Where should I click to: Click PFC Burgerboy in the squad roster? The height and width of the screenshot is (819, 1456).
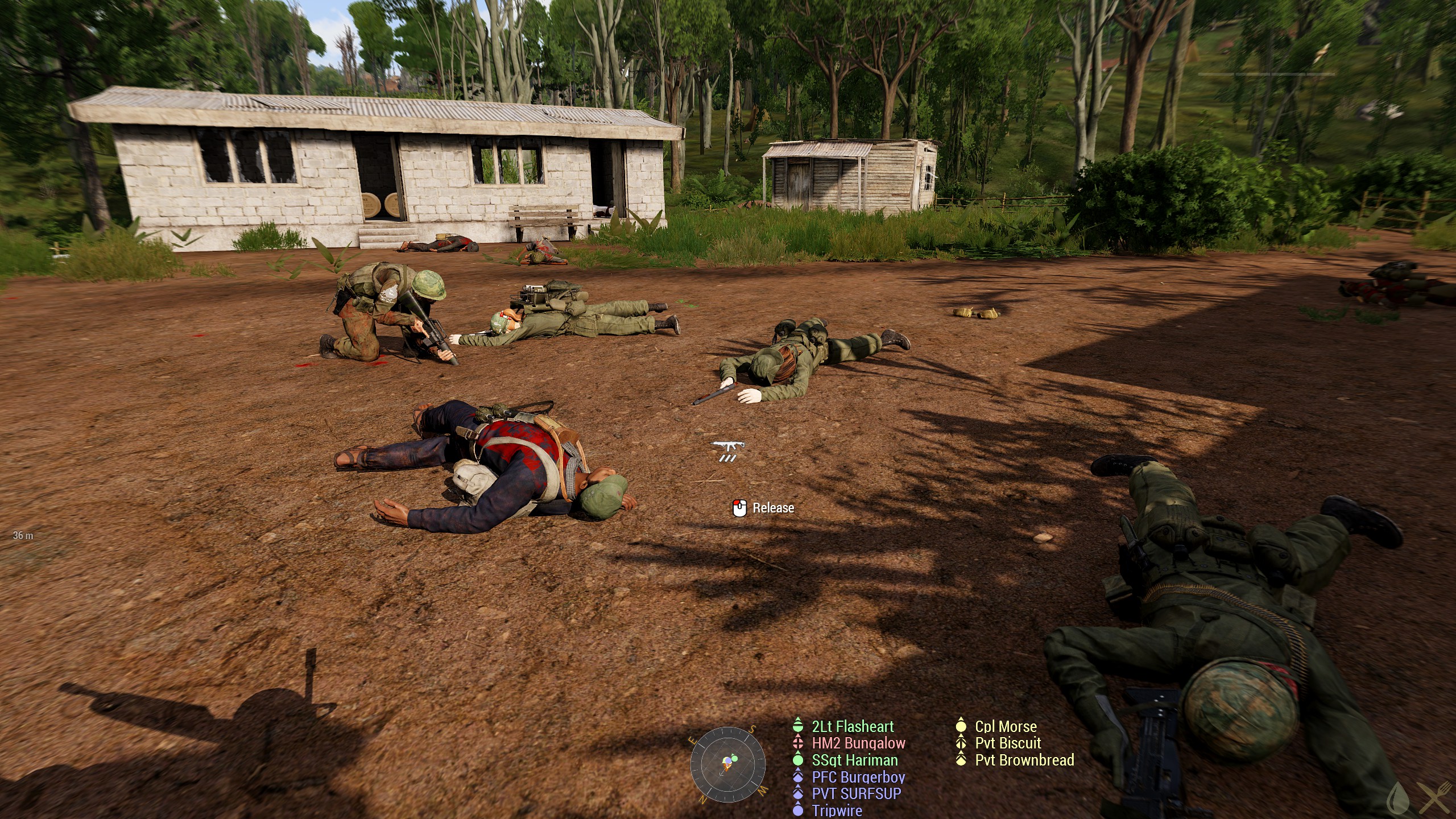click(858, 777)
